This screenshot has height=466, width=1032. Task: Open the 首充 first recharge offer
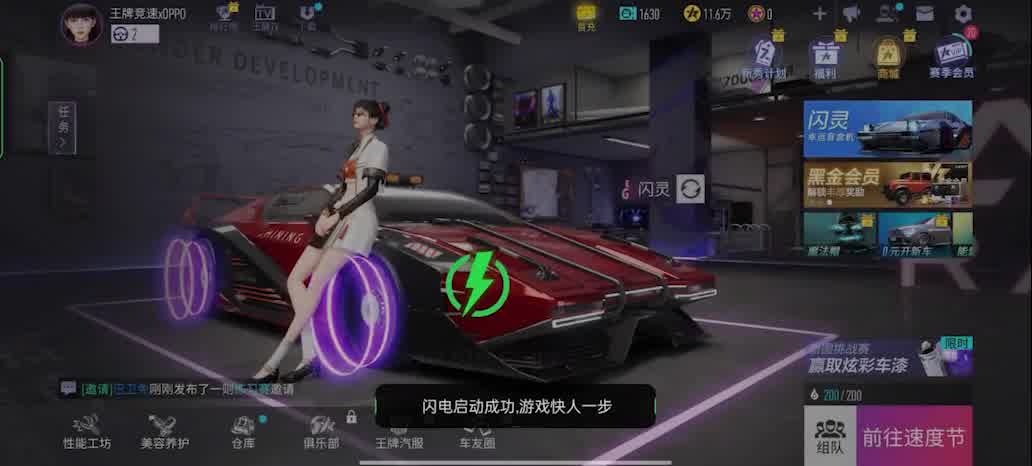[586, 14]
